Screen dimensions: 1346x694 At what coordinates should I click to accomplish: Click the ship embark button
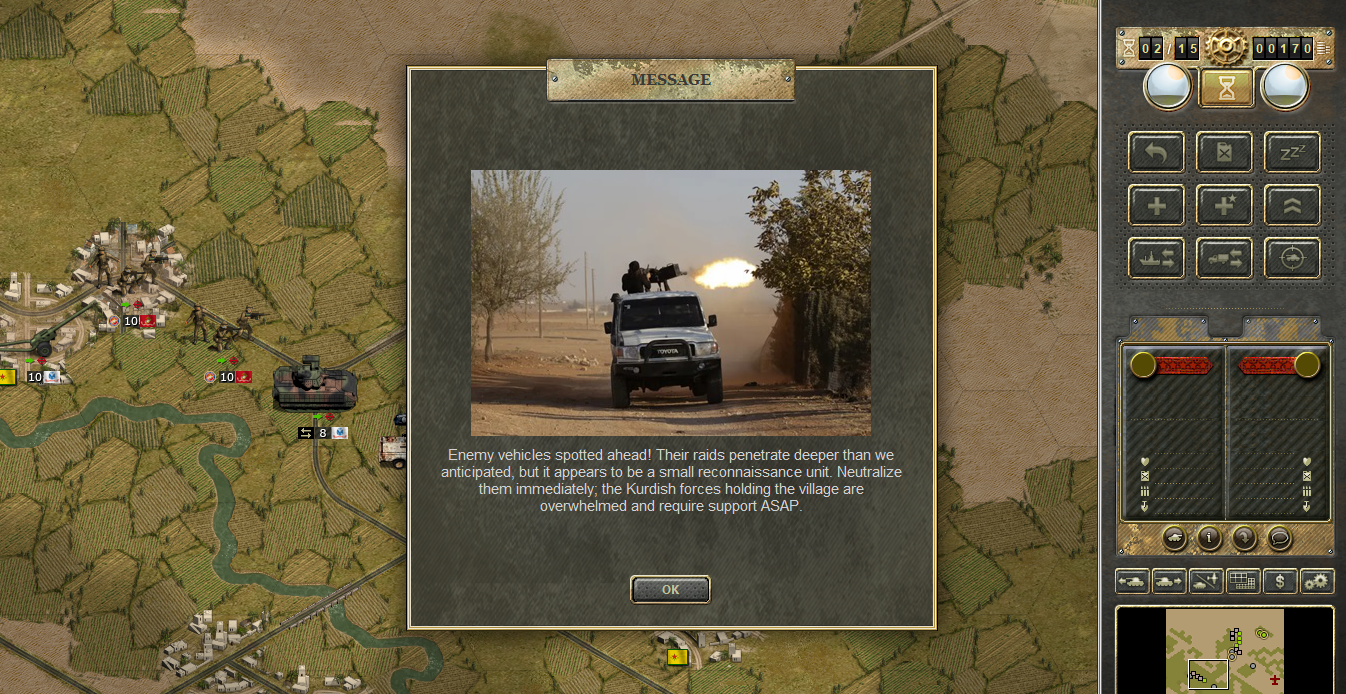click(x=1156, y=258)
